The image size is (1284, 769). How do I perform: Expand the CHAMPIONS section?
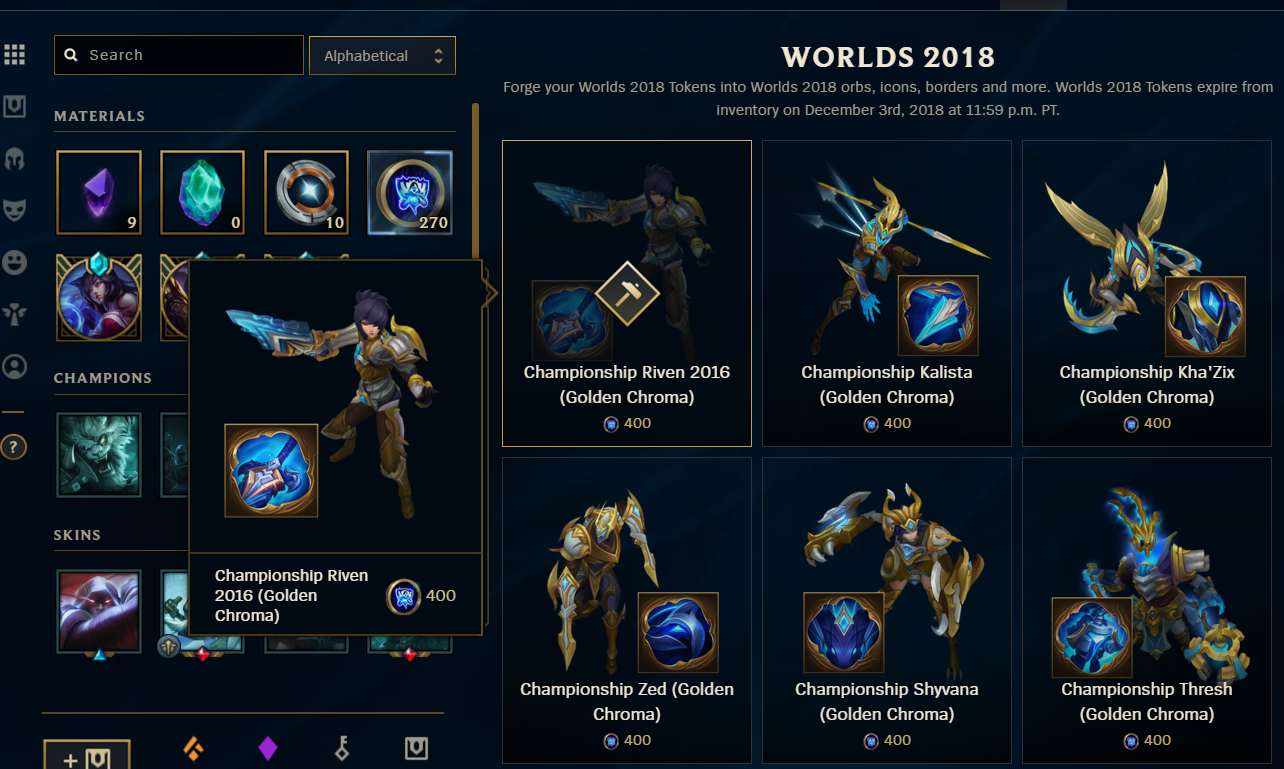101,378
